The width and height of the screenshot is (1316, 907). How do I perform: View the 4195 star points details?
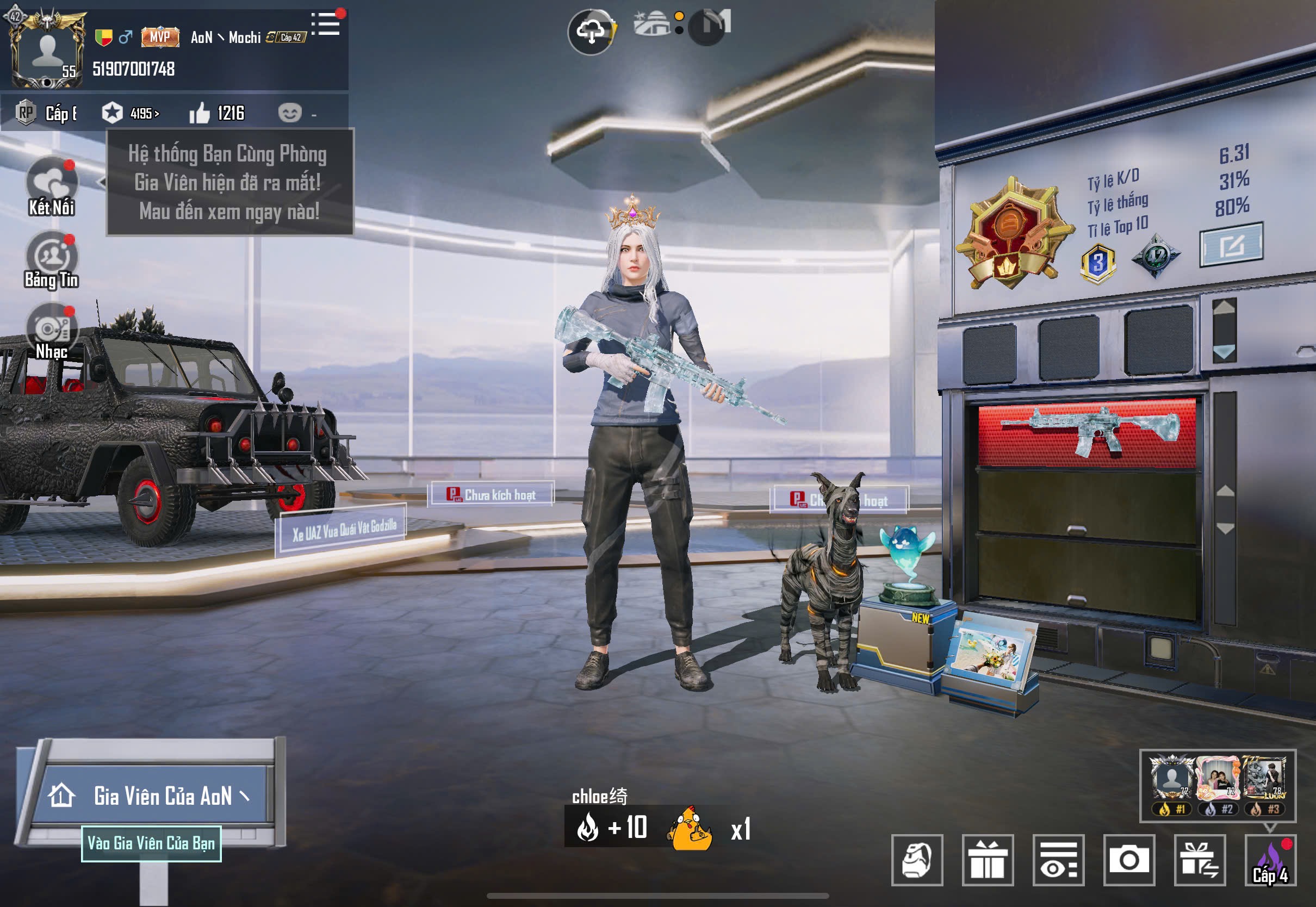coord(131,113)
